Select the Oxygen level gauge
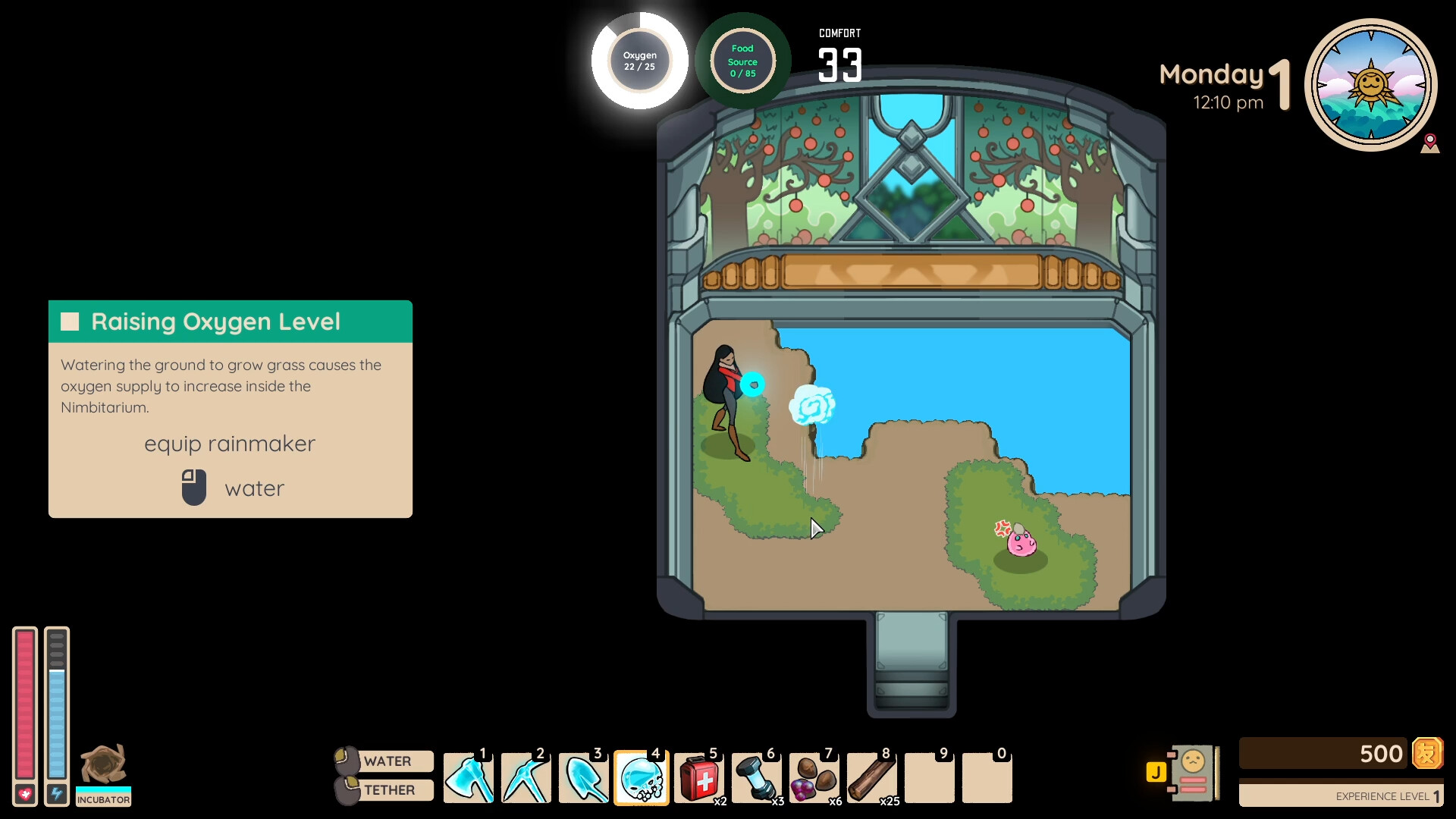 coord(640,61)
